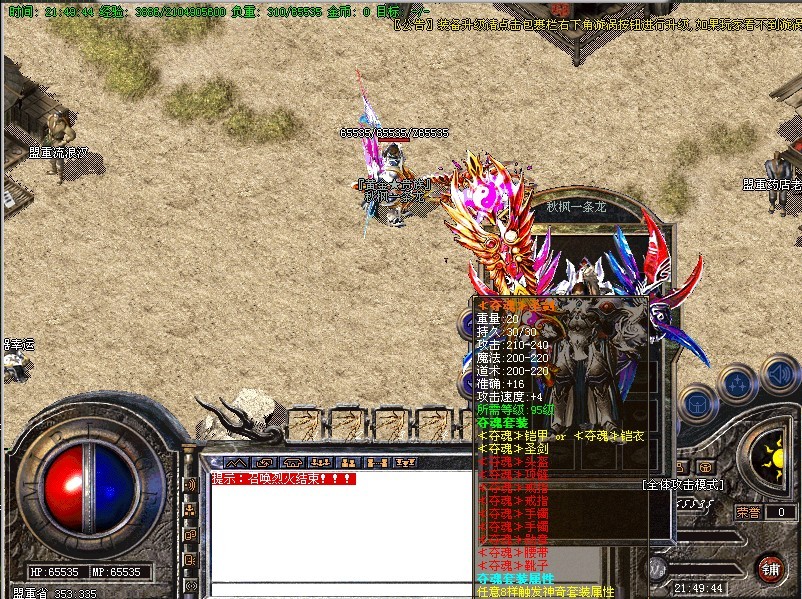
Task: Select the three-figures group chat toolbar button
Action: tap(320, 463)
